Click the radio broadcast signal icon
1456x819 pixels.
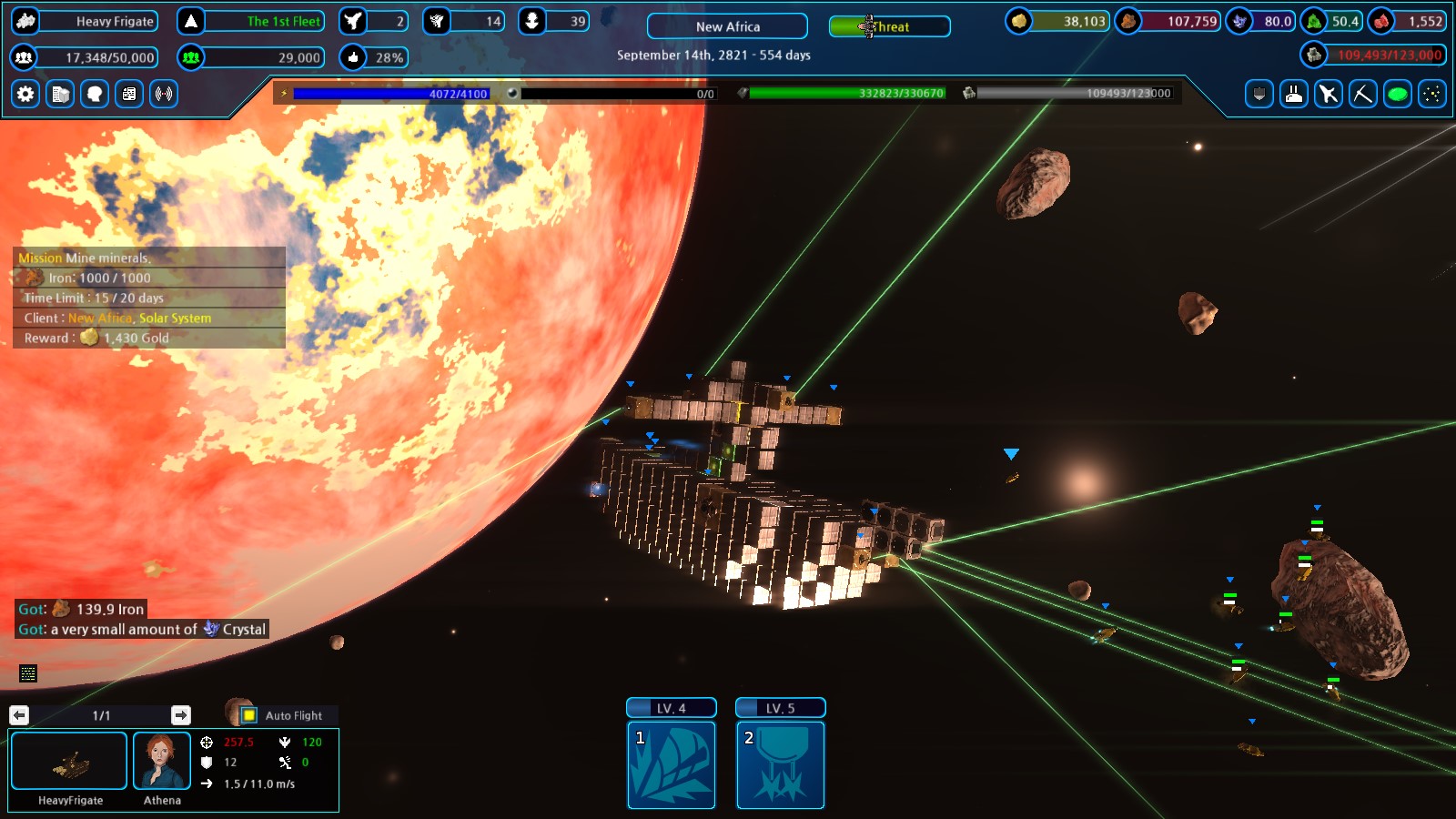tap(163, 95)
